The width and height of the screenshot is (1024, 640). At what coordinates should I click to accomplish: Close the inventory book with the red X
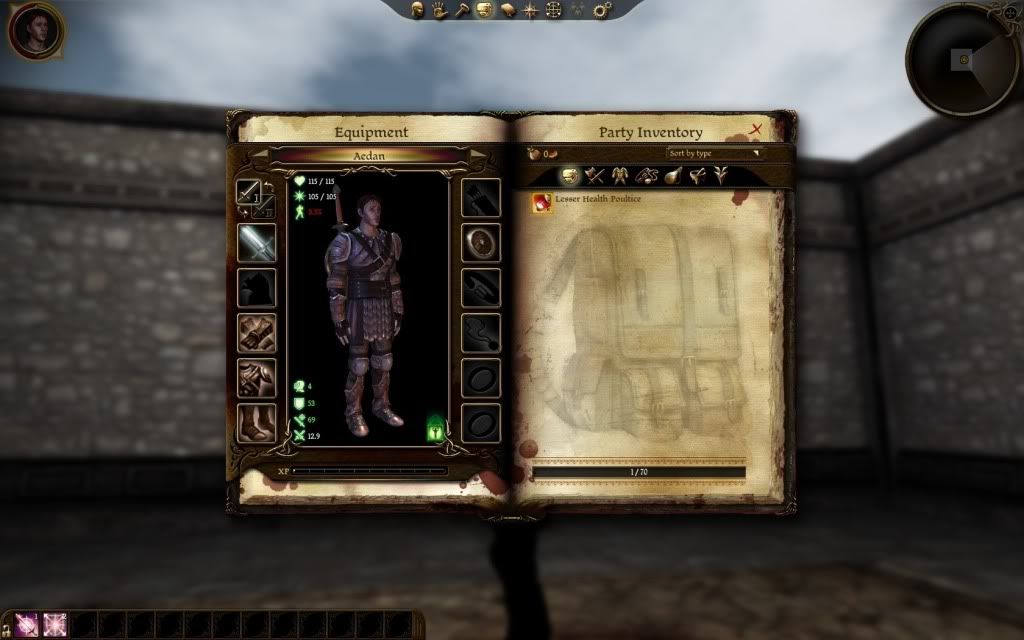[x=756, y=130]
